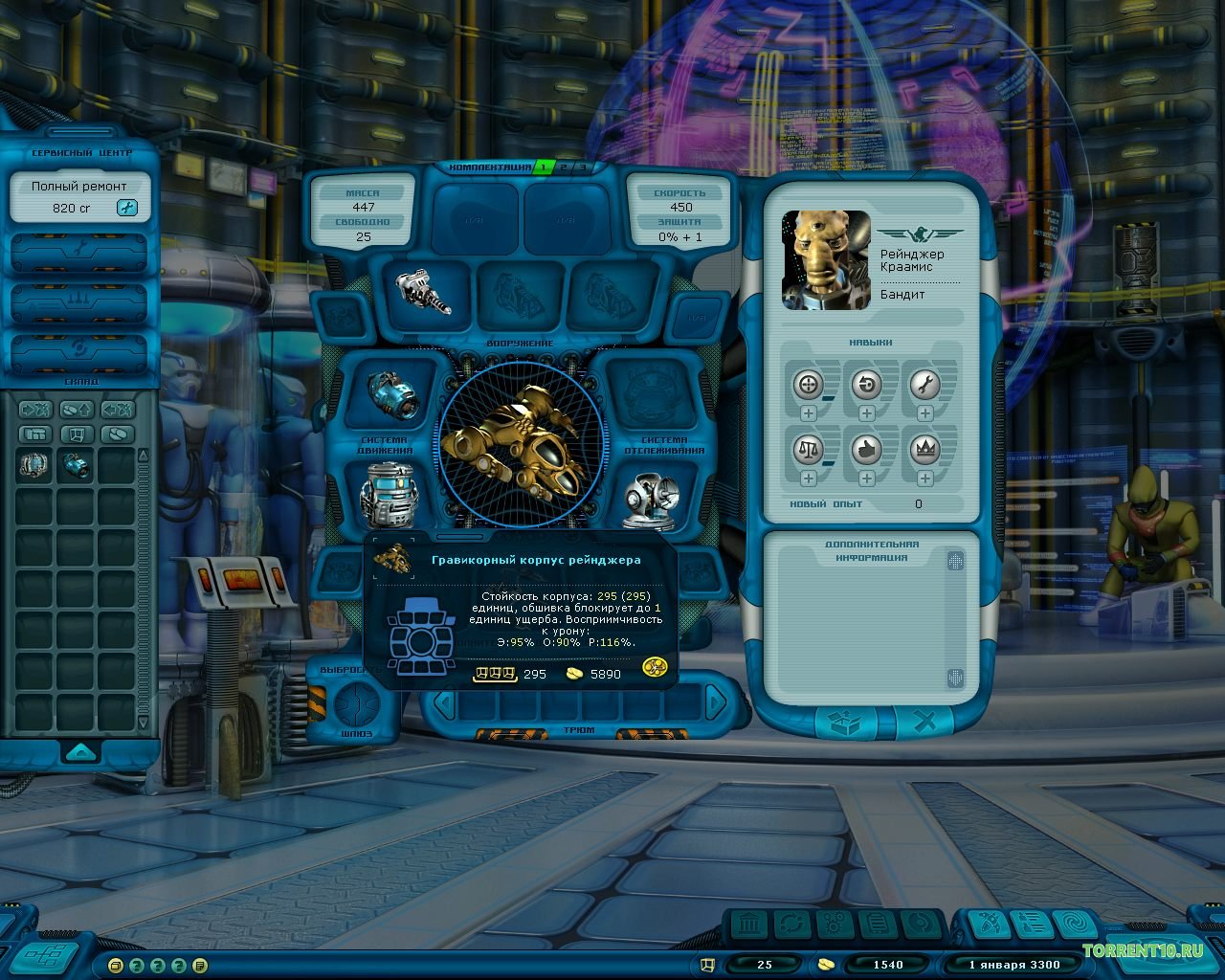Switch to configuration tab 3
This screenshot has height=980, width=1225.
[581, 167]
